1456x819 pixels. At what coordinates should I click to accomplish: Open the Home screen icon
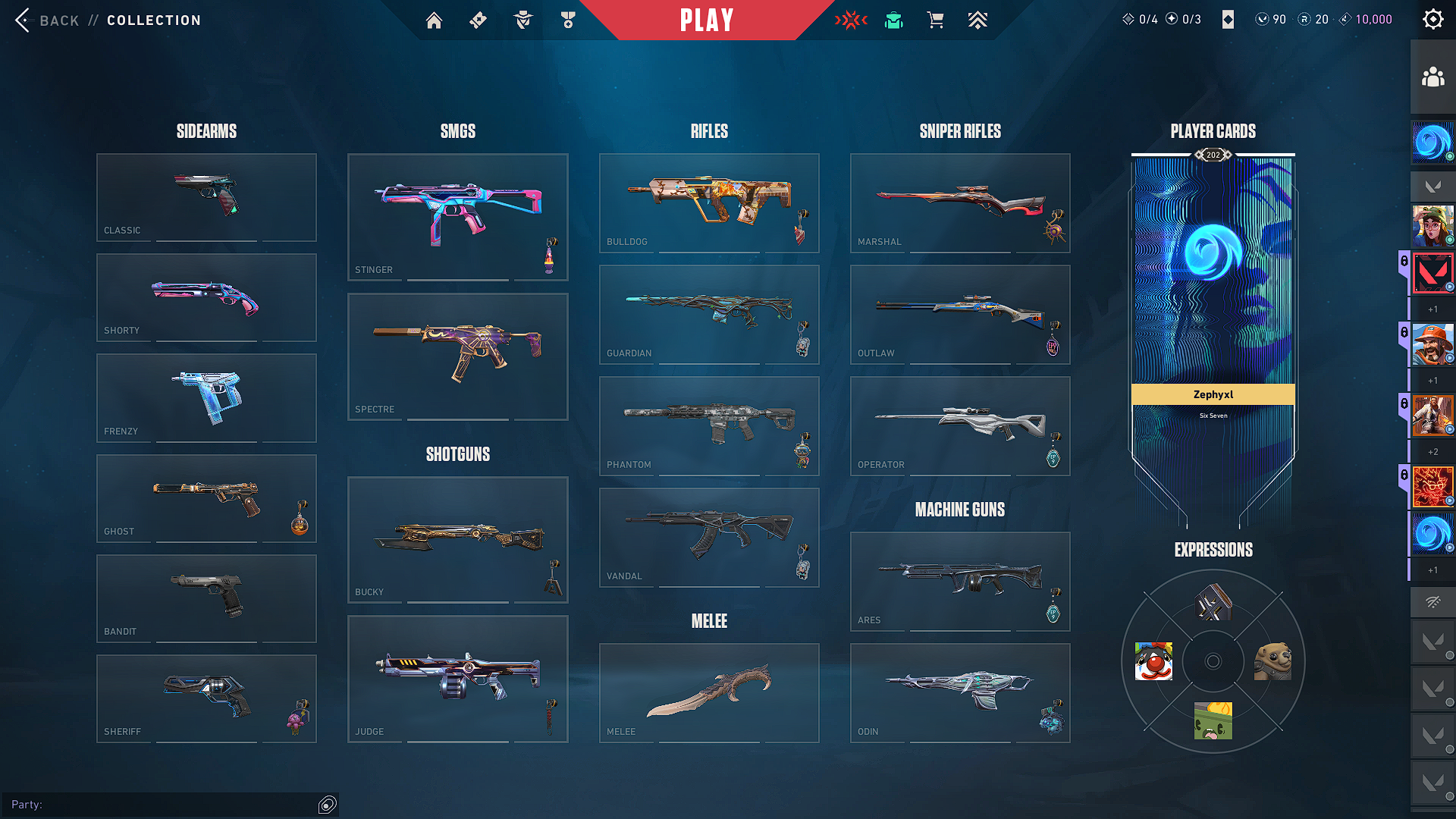(x=434, y=20)
